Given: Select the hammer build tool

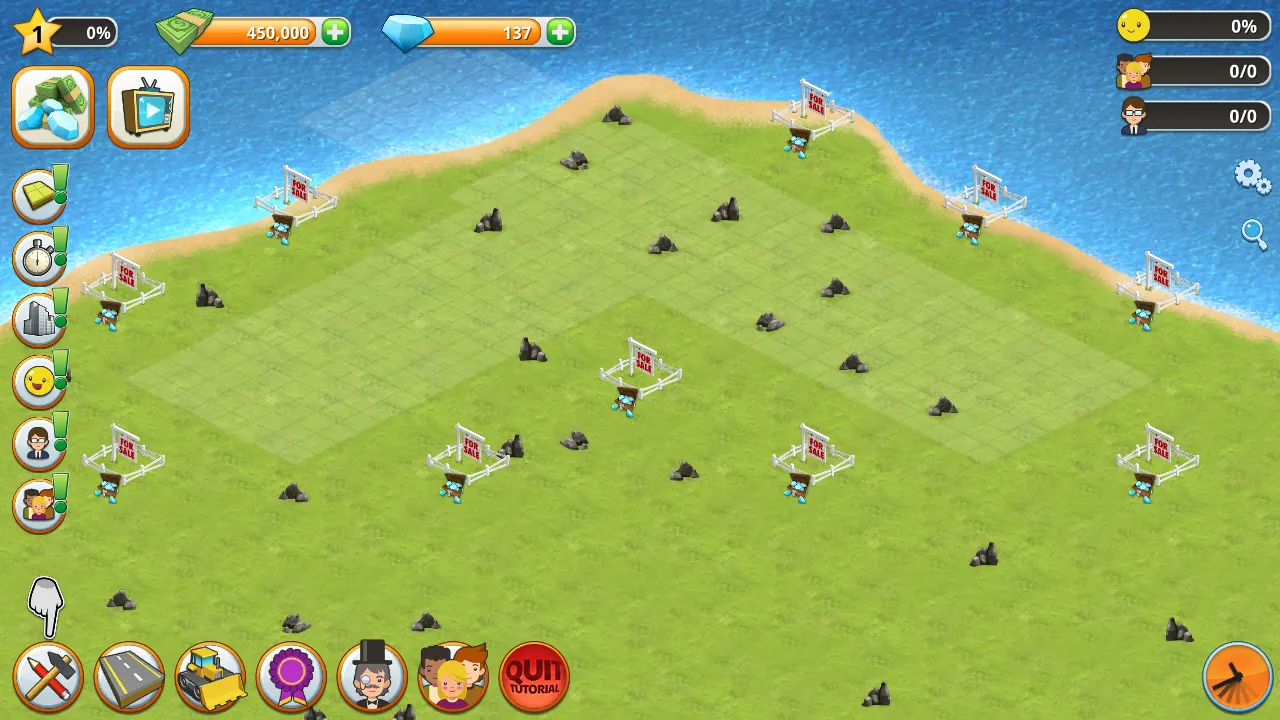Looking at the screenshot, I should coord(50,677).
